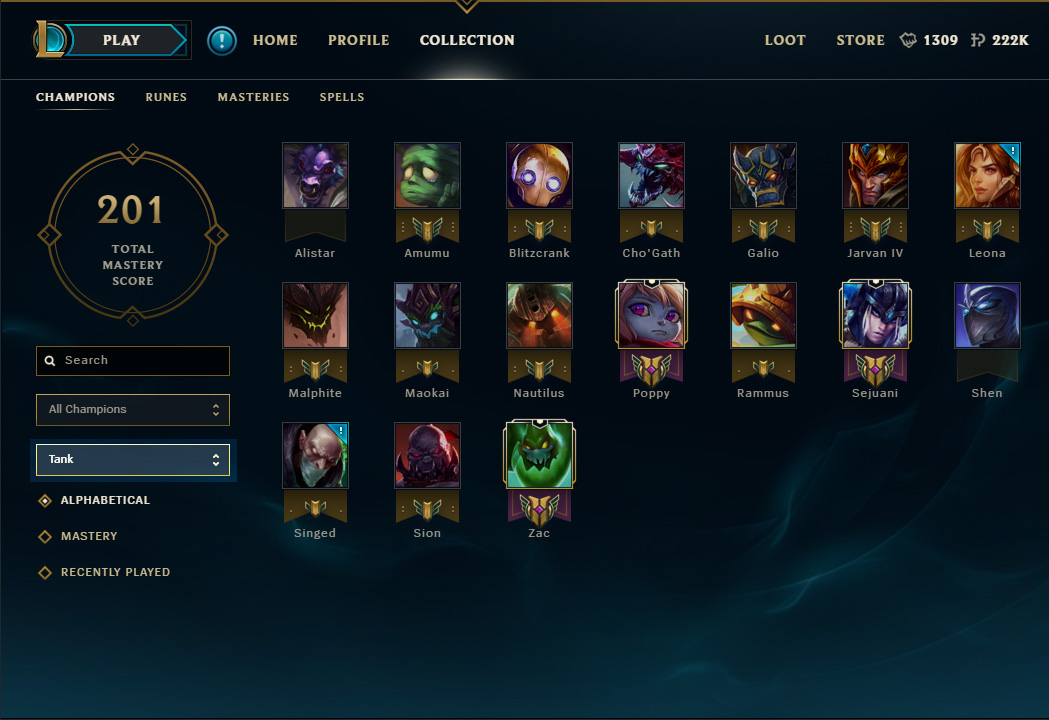Open the Spells tab
This screenshot has width=1049, height=720.
click(342, 97)
